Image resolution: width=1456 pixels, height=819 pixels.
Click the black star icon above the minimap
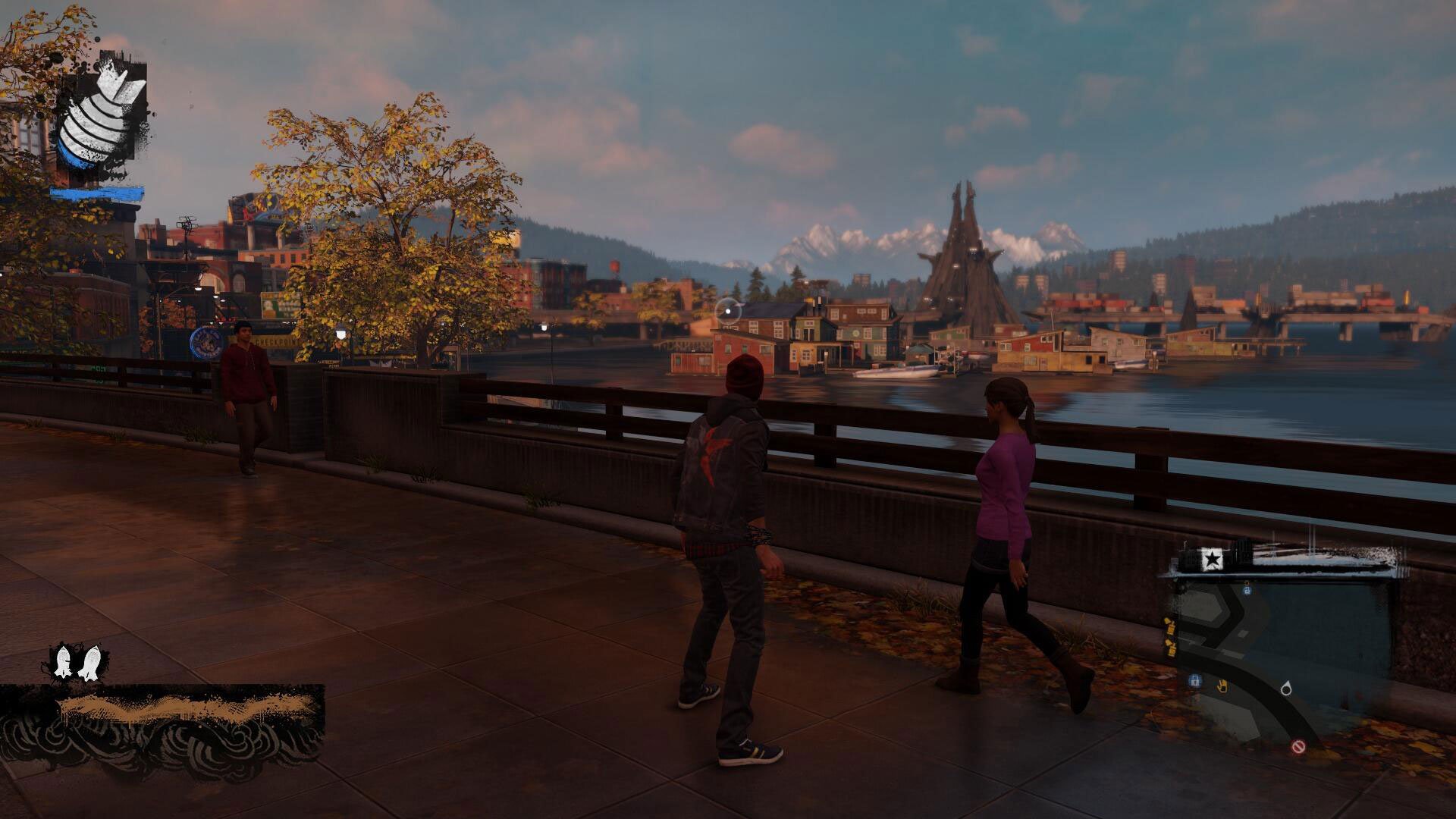tap(1212, 558)
